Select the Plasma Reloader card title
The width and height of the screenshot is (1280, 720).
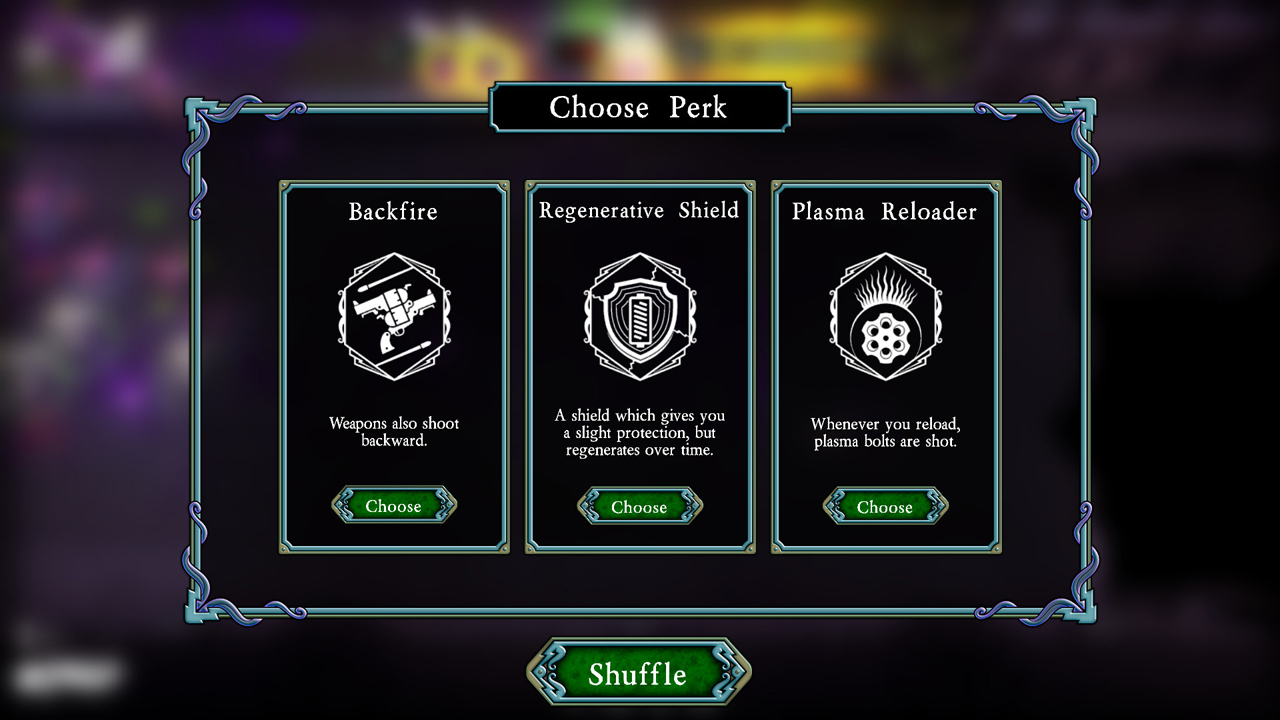[884, 211]
